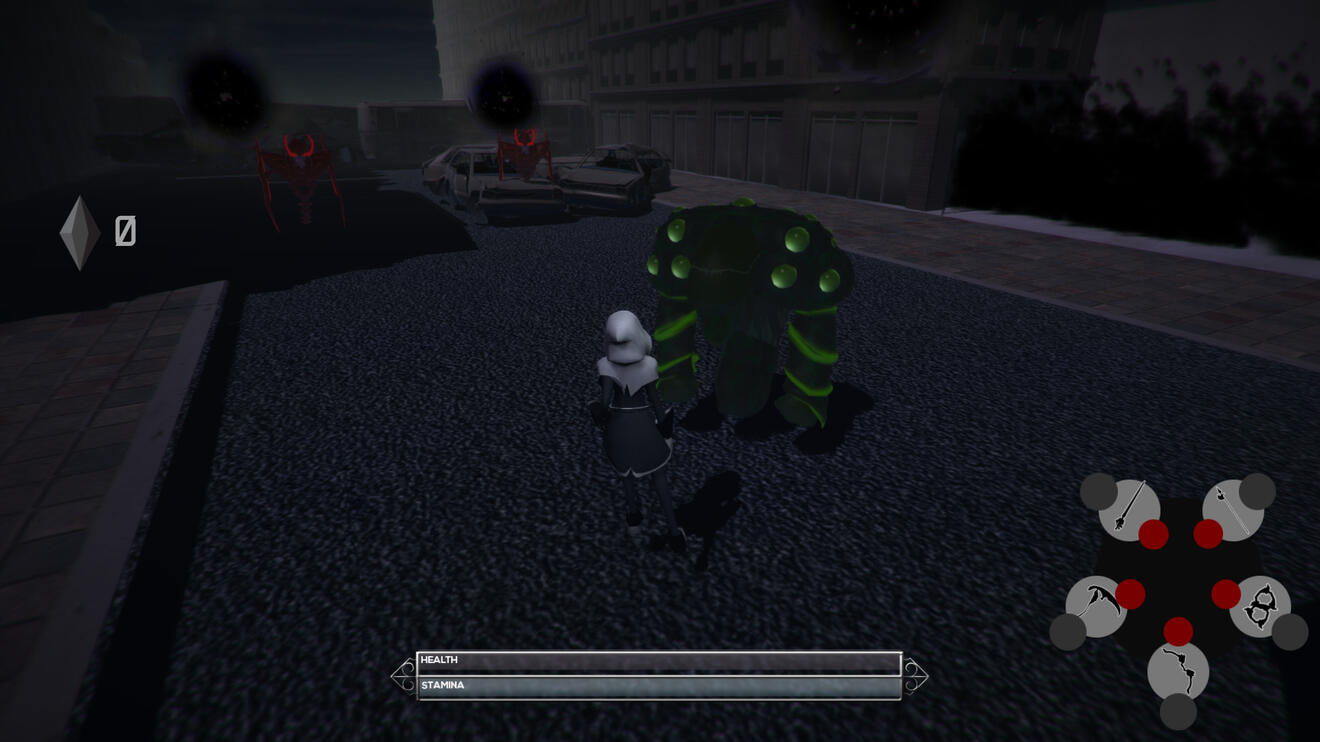Image resolution: width=1320 pixels, height=742 pixels.
Task: Click the dark circle beside the sword icon
Action: (1101, 489)
